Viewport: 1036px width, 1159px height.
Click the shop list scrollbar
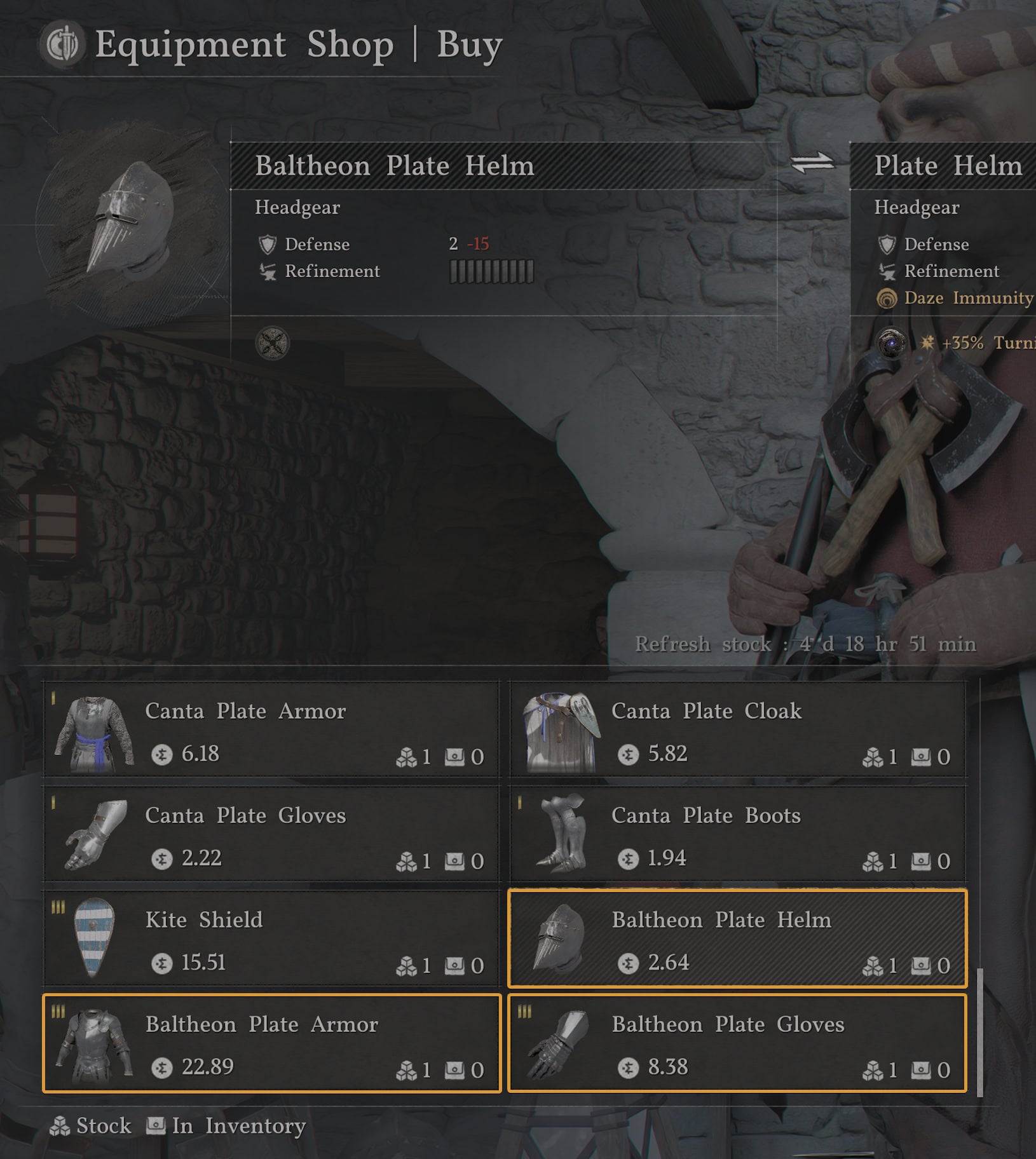click(x=979, y=1032)
